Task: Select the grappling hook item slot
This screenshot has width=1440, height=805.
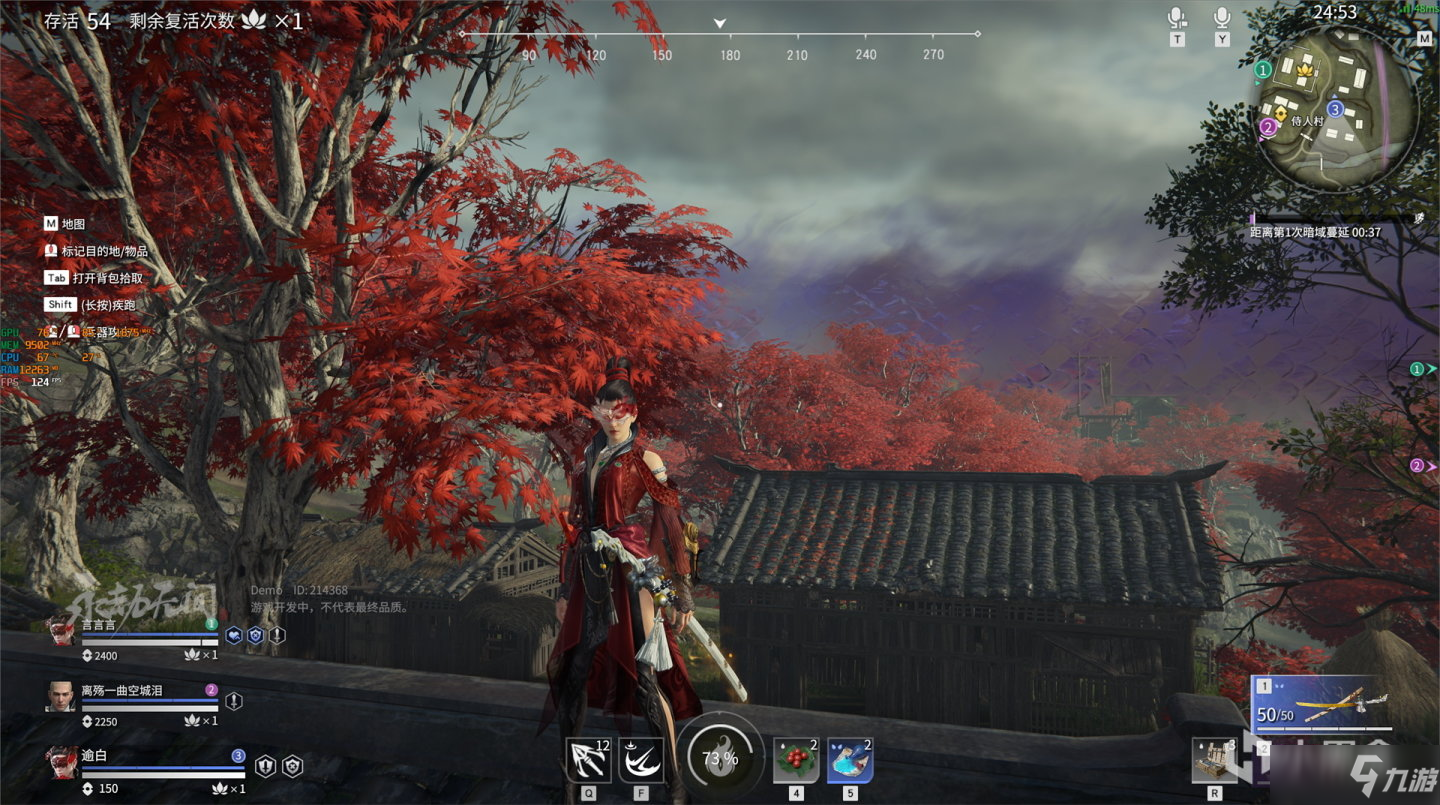Action: point(588,760)
